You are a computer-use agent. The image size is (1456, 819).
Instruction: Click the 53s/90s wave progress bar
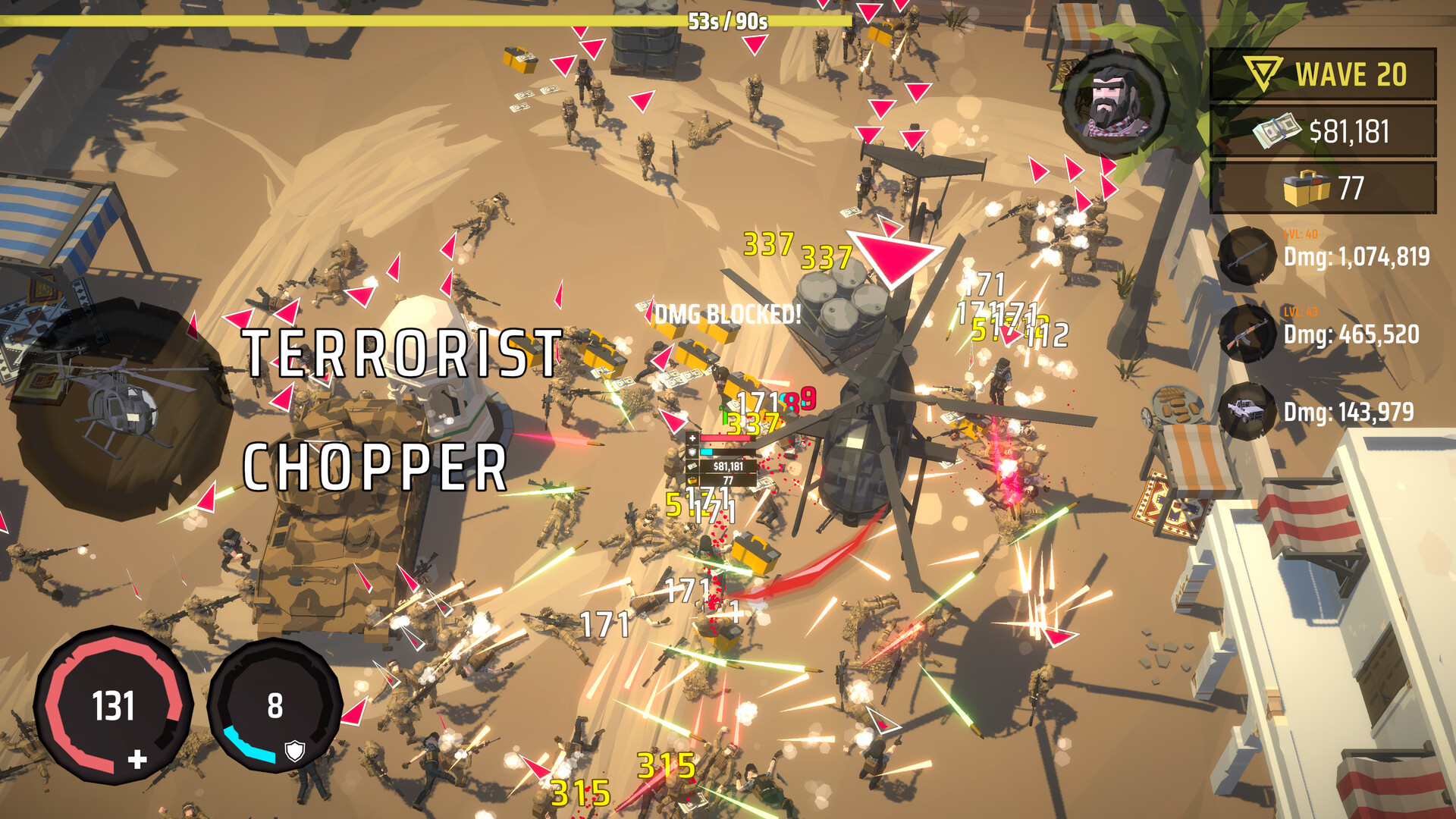click(728, 23)
